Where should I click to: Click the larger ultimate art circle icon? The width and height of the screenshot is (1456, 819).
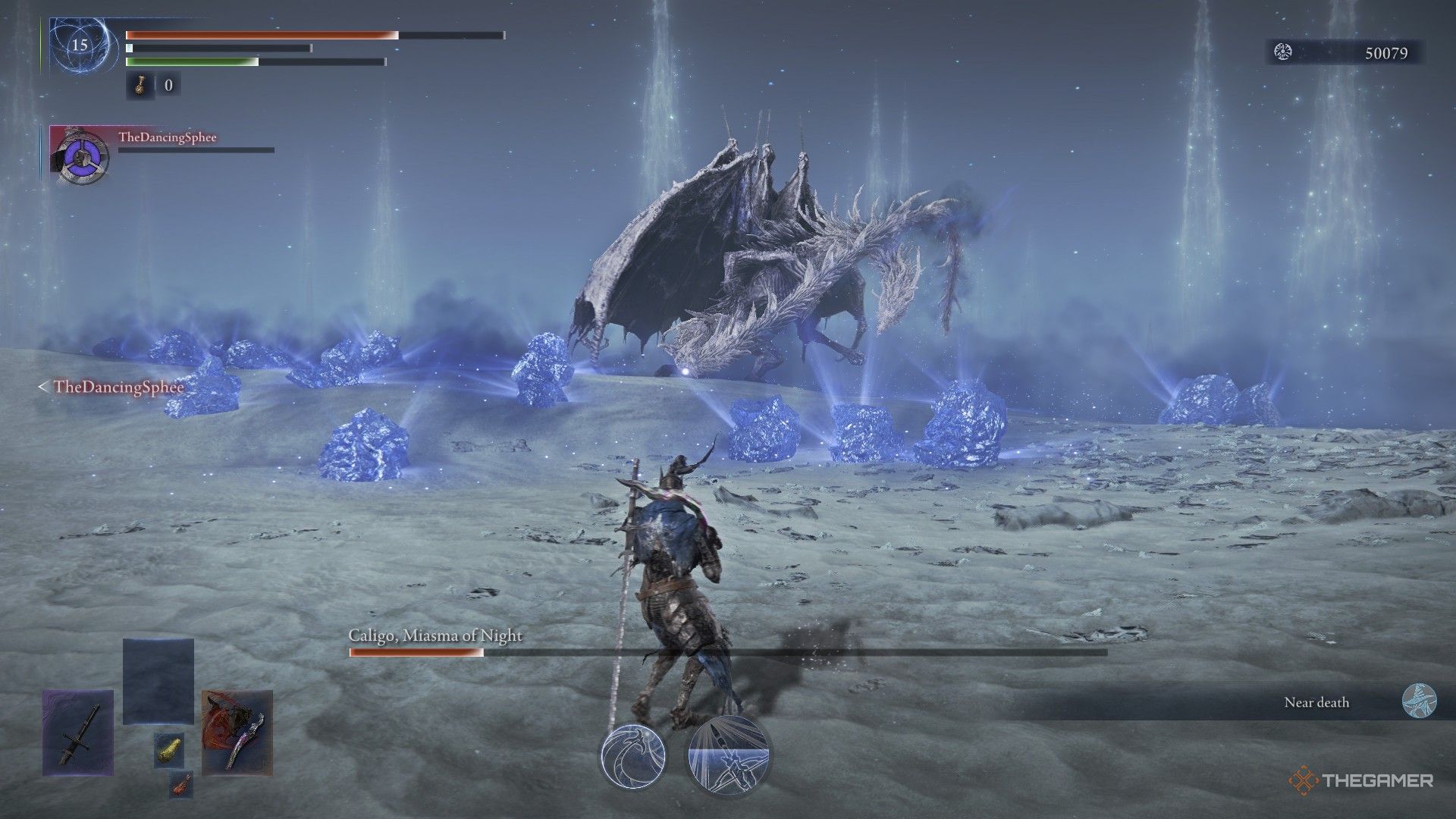[728, 755]
